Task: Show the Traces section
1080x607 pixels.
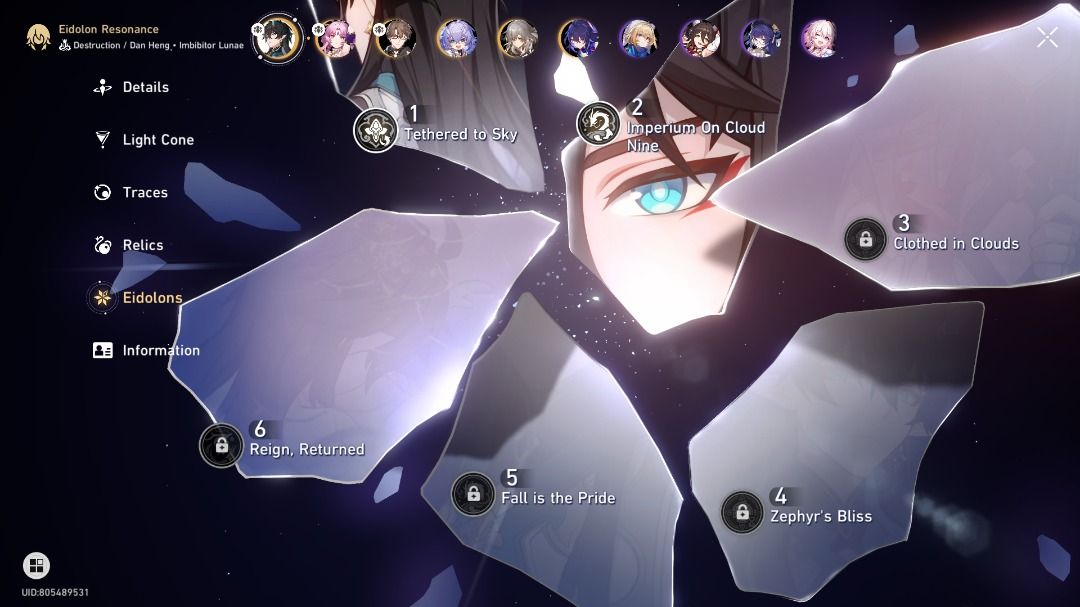Action: pyautogui.click(x=144, y=192)
